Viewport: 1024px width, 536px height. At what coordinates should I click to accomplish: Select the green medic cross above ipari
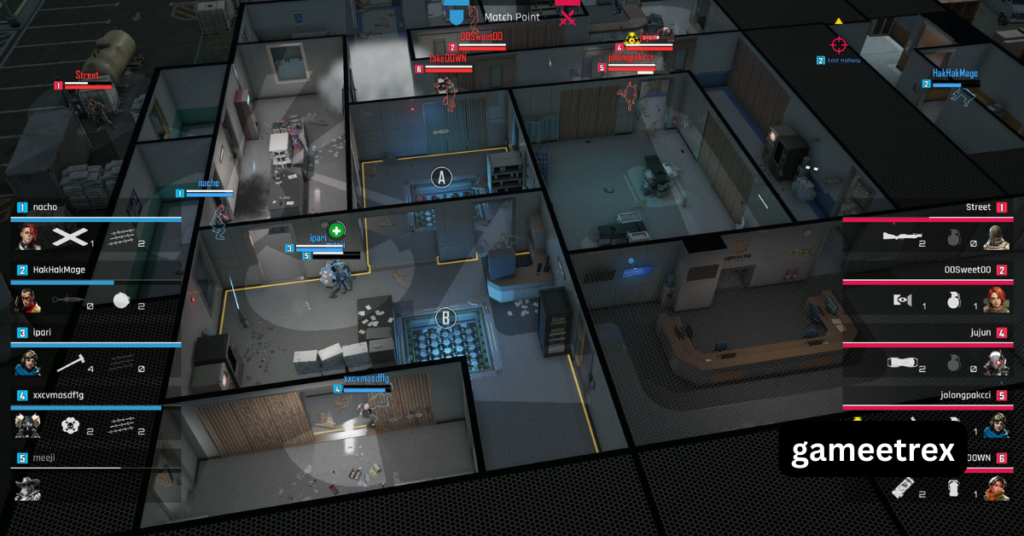coord(338,231)
